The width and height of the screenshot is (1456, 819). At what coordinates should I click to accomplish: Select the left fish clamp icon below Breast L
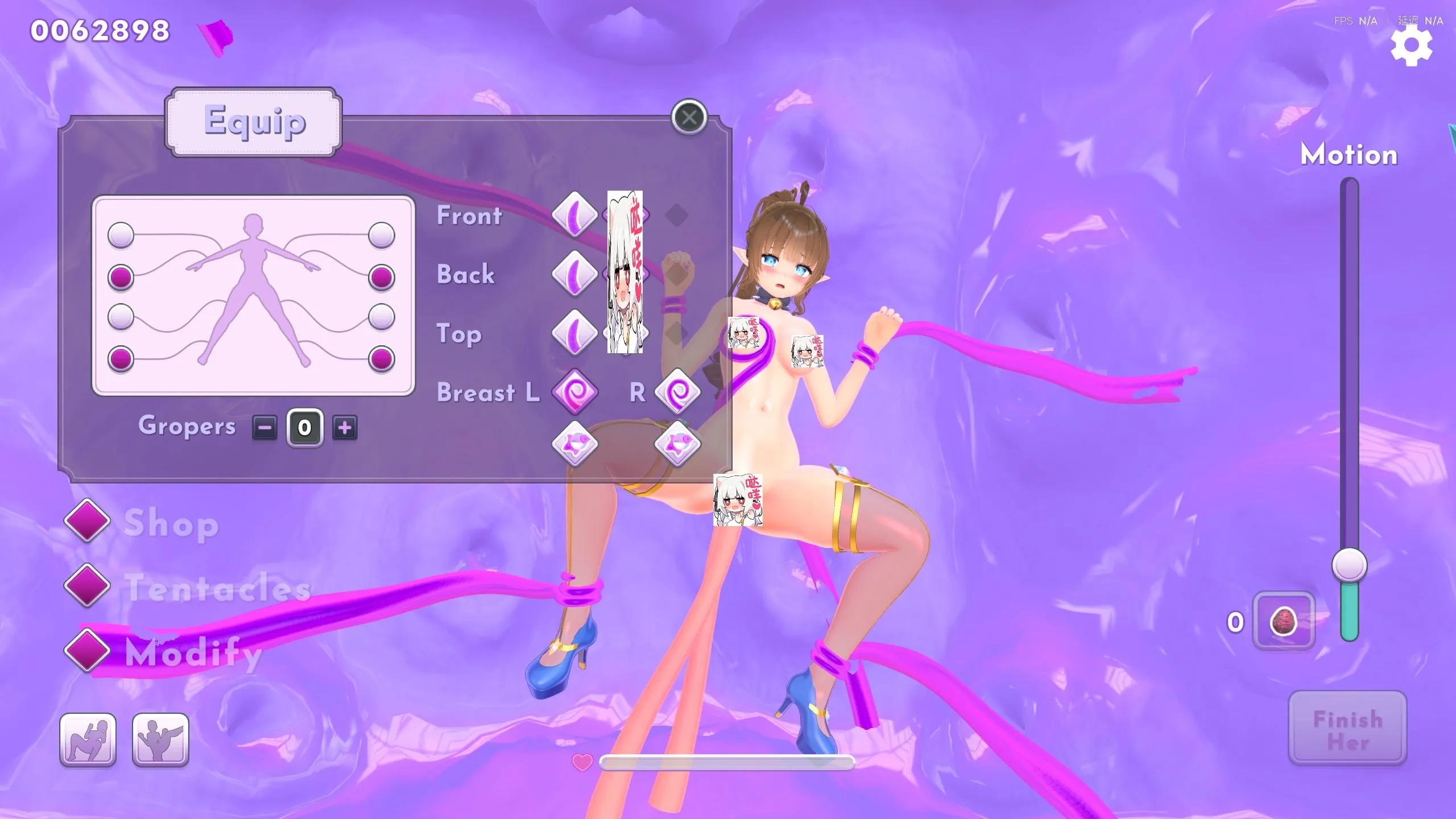pyautogui.click(x=574, y=444)
